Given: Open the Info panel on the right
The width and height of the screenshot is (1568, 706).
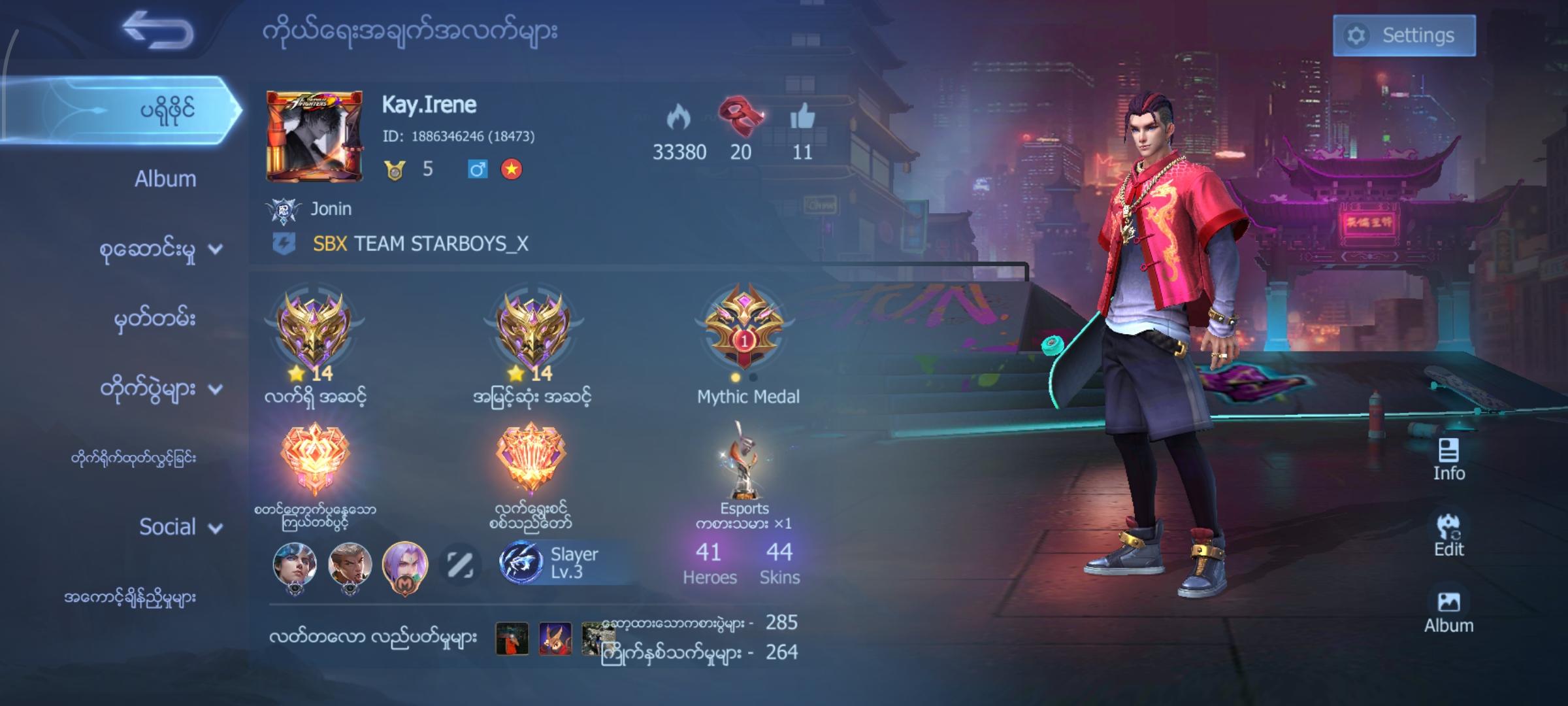Looking at the screenshot, I should (1448, 457).
